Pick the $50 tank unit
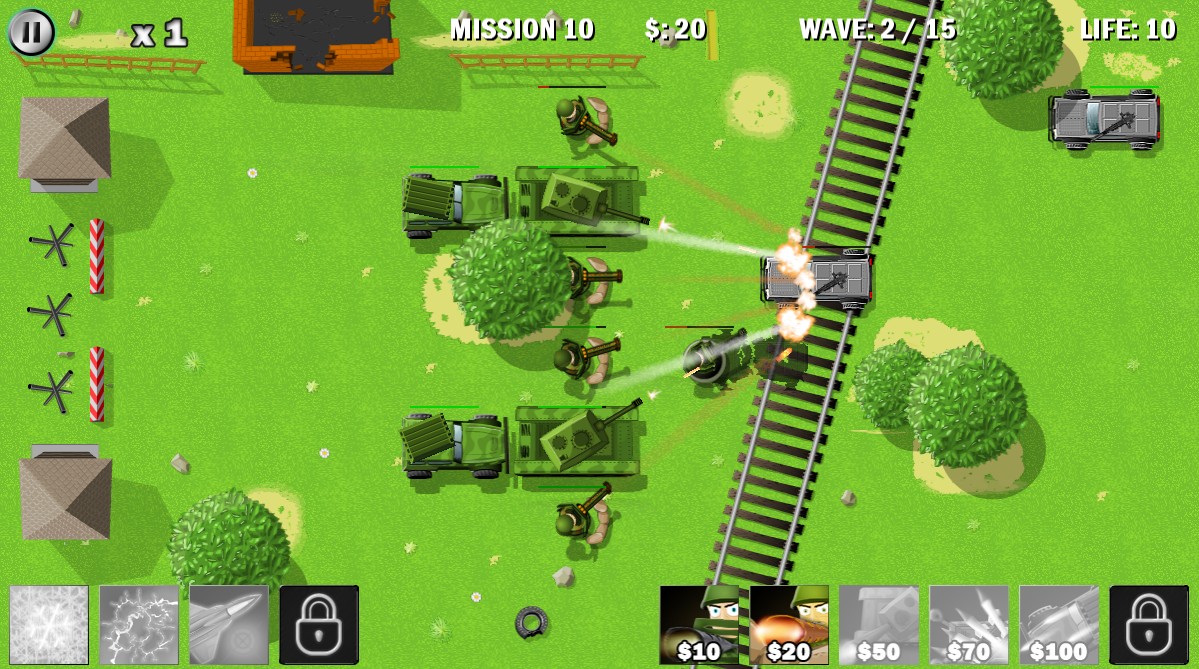Viewport: 1199px width, 669px height. point(879,625)
